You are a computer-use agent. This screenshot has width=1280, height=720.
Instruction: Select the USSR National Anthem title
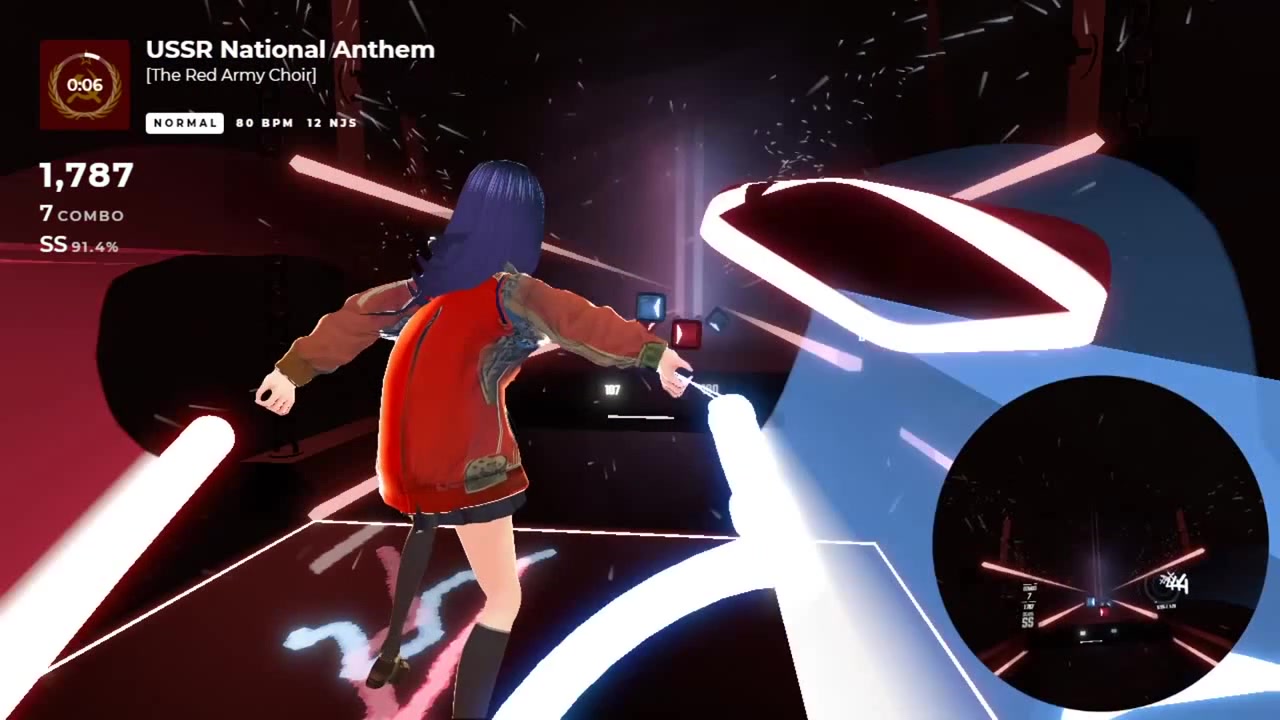[x=289, y=50]
